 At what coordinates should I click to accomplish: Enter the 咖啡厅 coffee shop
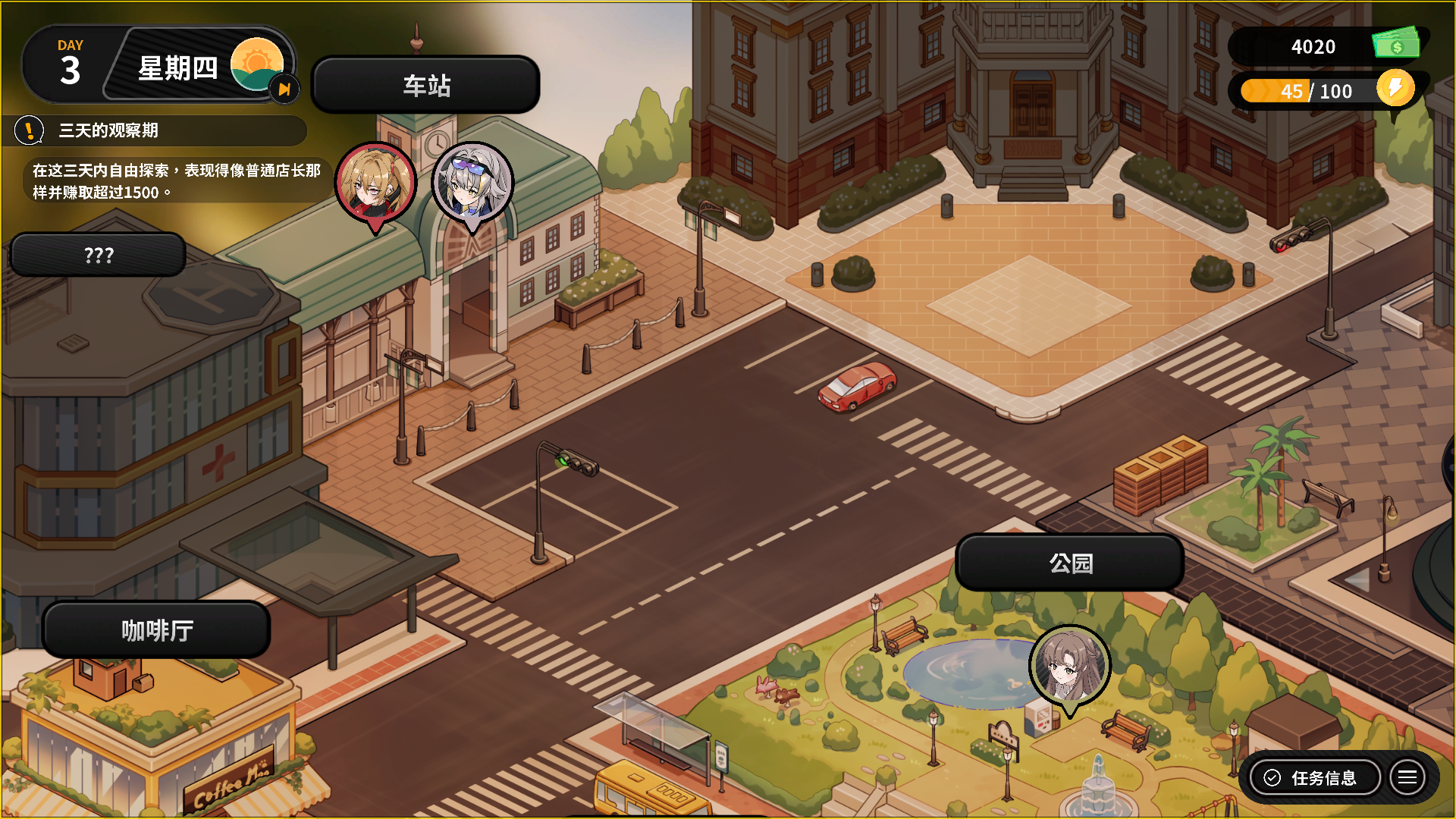[157, 630]
